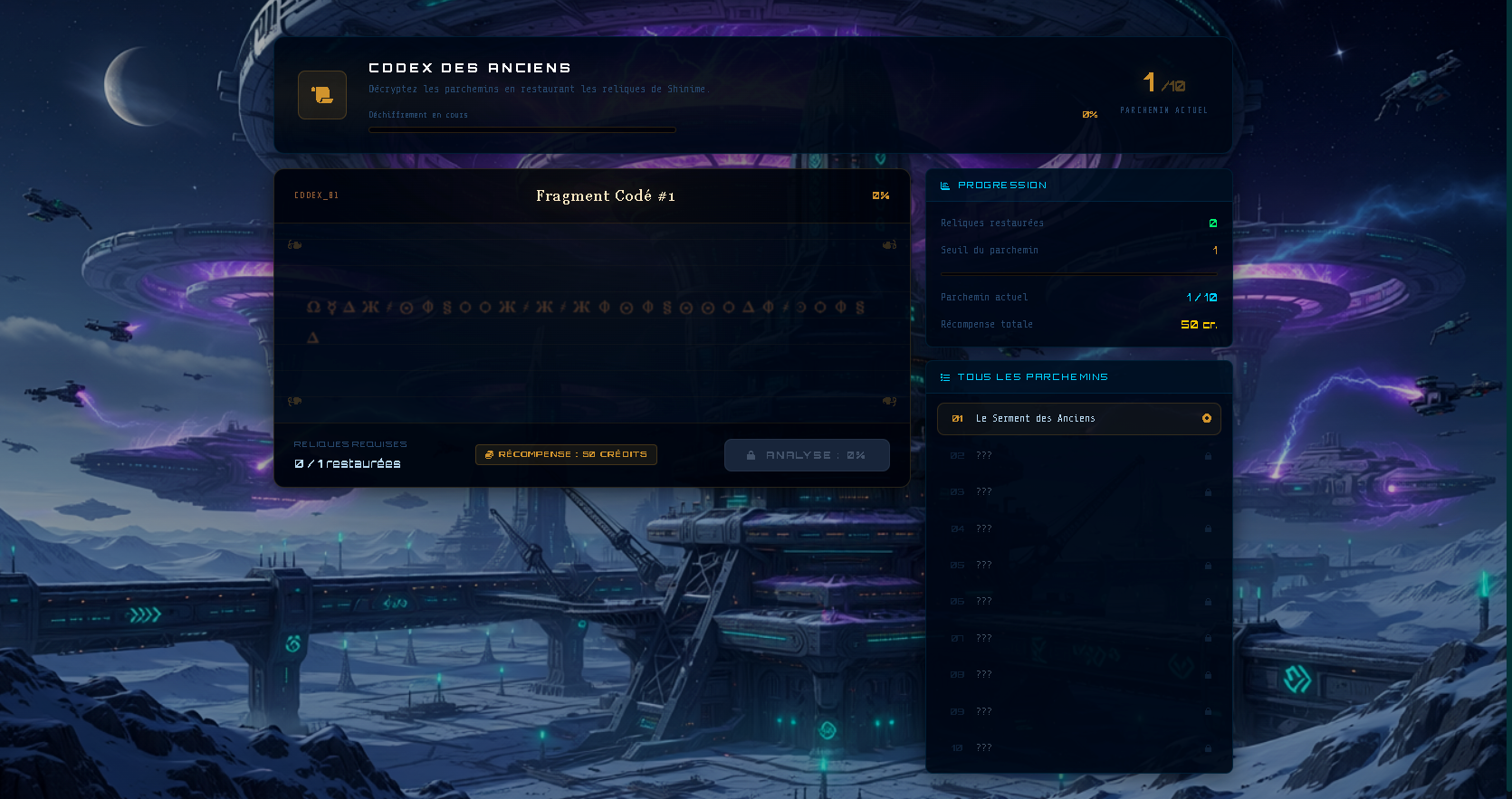Click the Codex scroll icon

coord(322,95)
